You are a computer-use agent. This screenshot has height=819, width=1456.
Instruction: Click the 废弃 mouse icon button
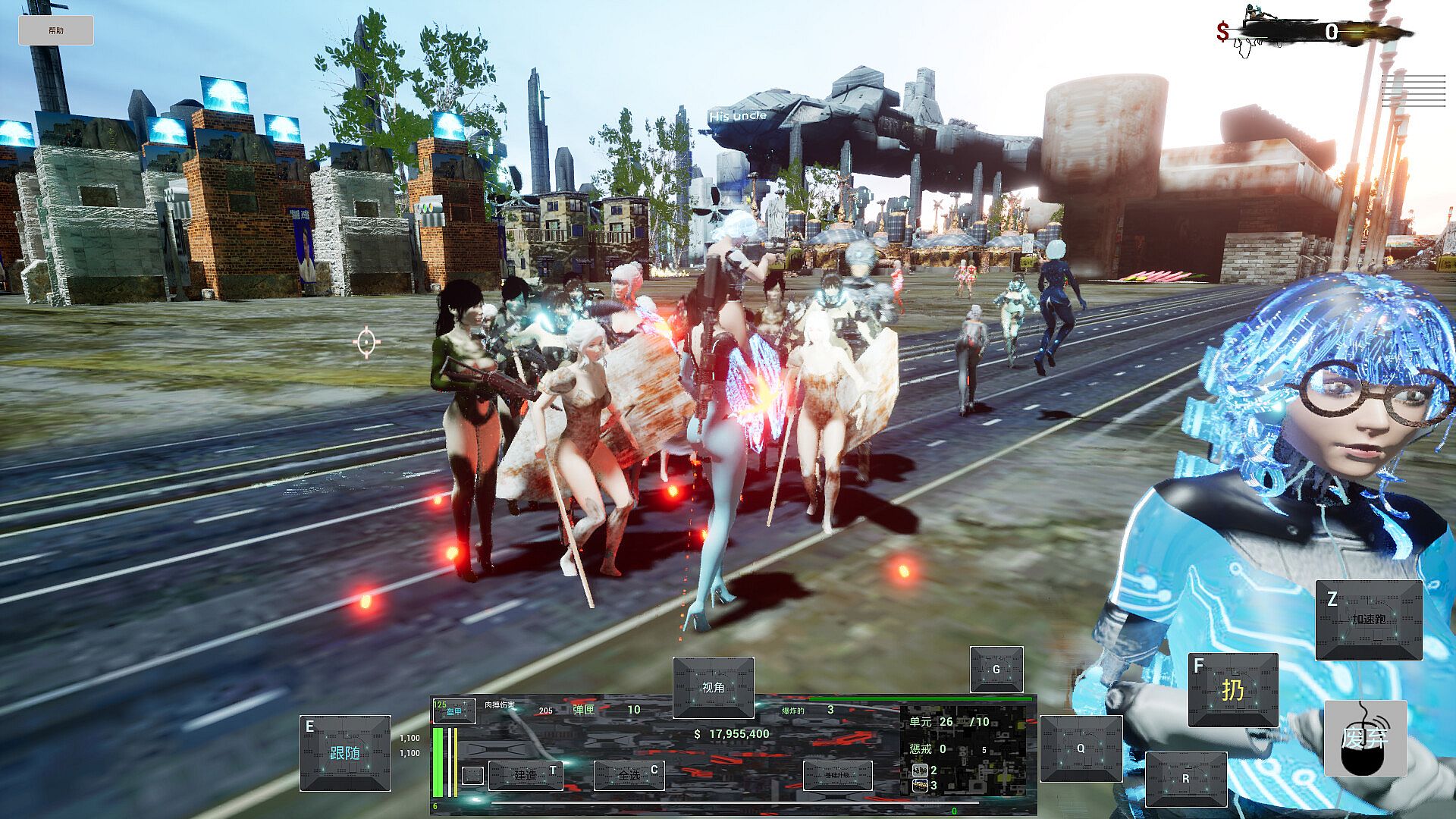[x=1365, y=737]
